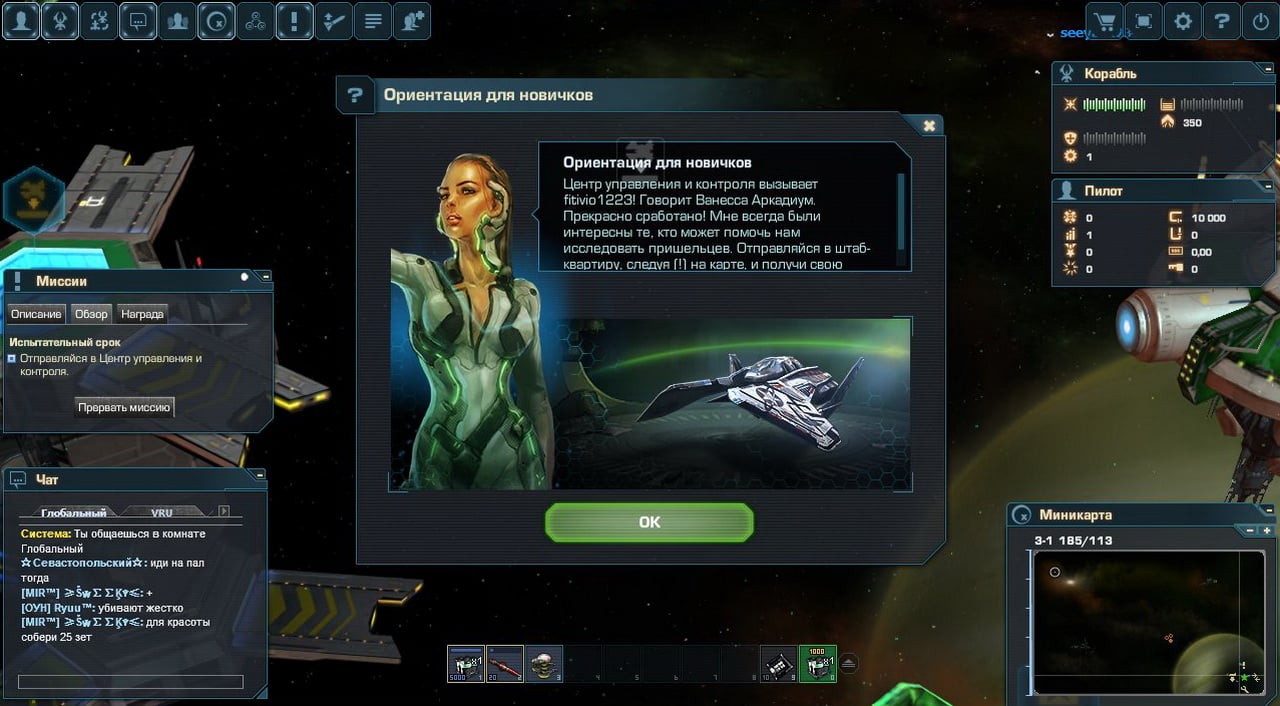Close the newcomer orientation window

click(929, 126)
